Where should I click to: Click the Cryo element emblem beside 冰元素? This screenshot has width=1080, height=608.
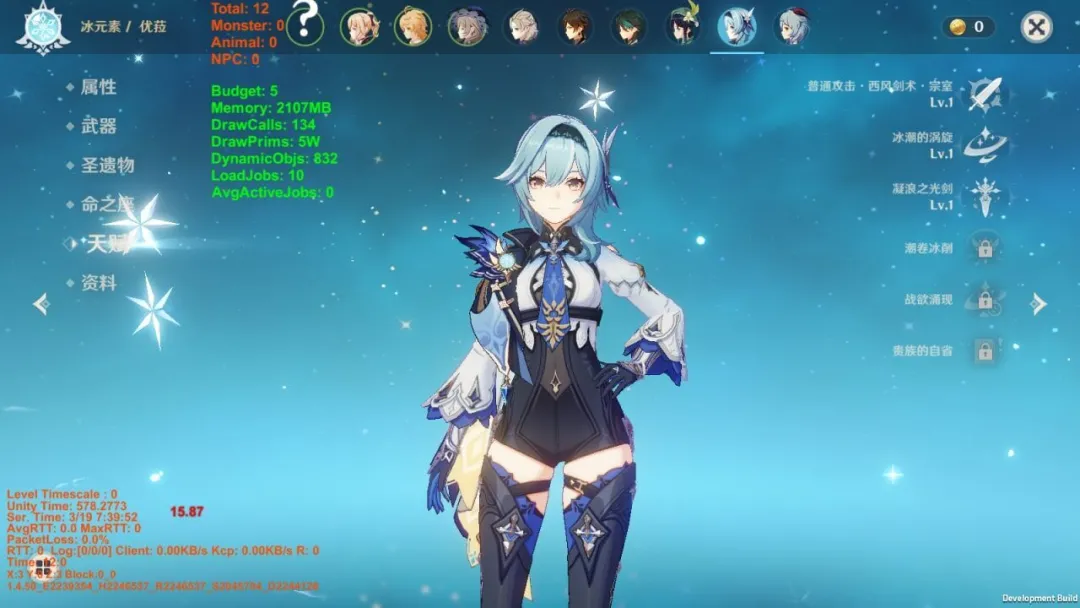pyautogui.click(x=42, y=27)
